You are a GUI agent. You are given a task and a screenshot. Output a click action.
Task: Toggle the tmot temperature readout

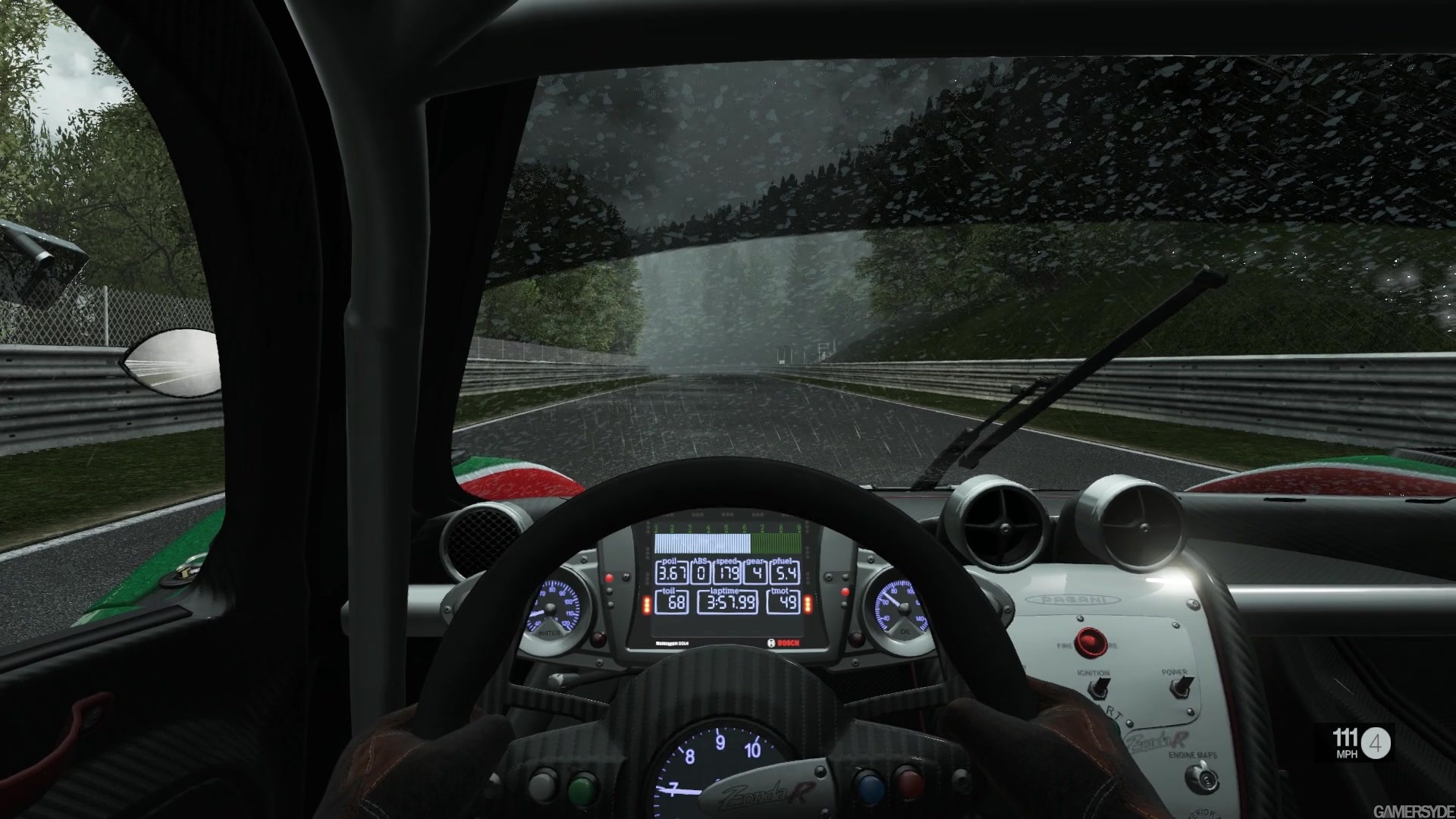click(x=786, y=602)
